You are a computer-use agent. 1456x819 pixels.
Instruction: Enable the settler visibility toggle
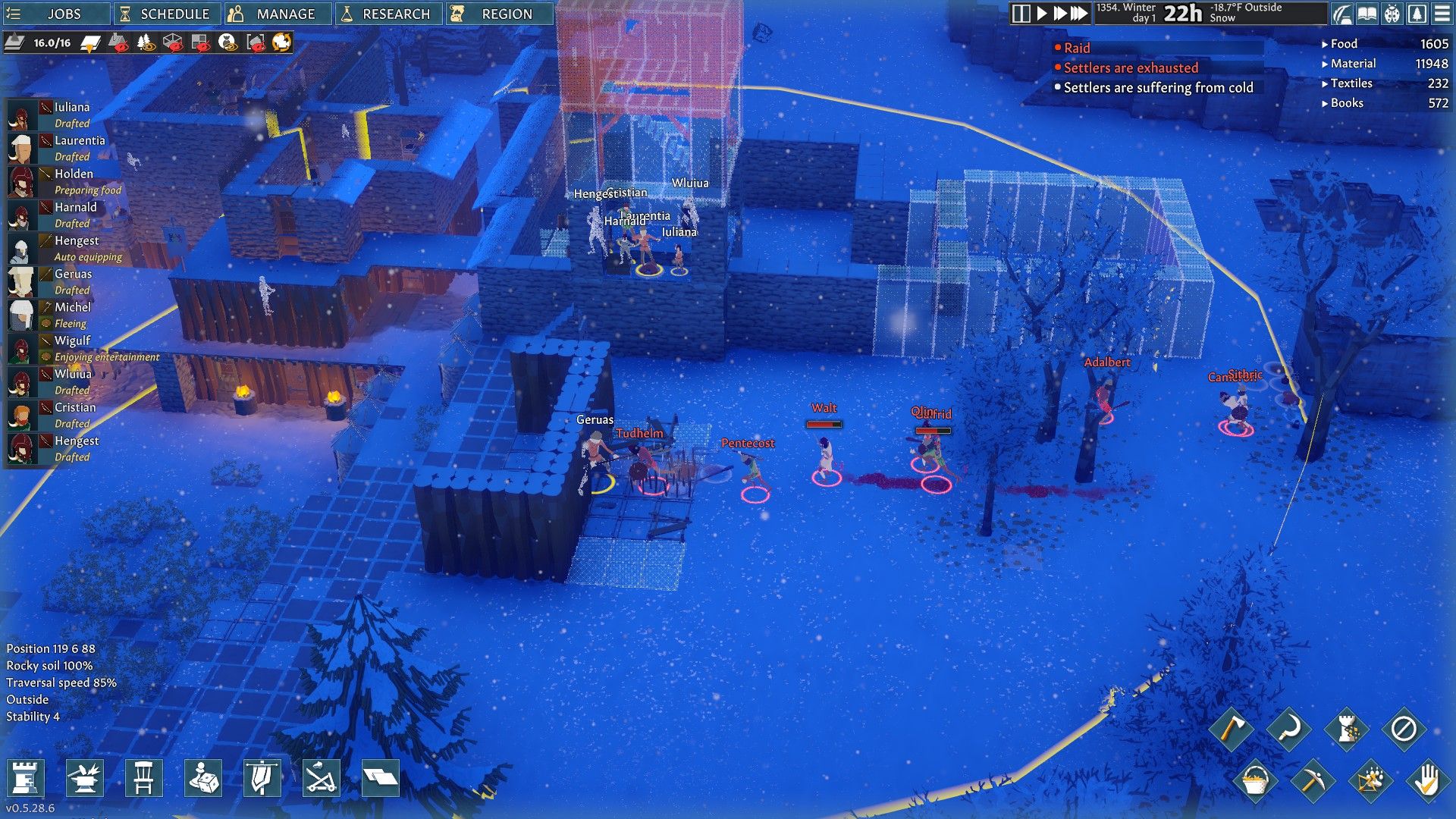[x=226, y=43]
